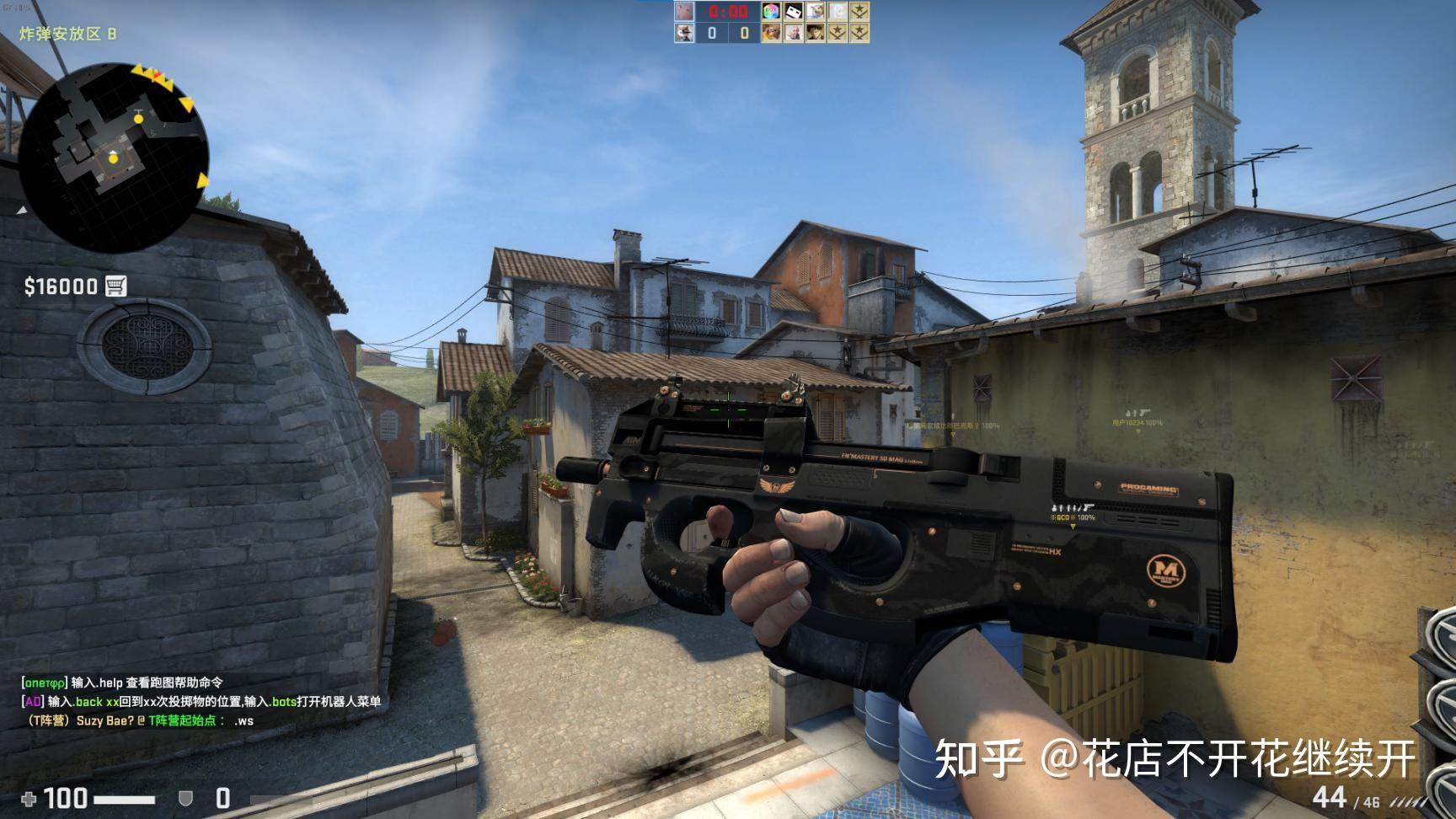Open the buy menu shopping cart icon
Viewport: 1456px width, 819px height.
118,285
